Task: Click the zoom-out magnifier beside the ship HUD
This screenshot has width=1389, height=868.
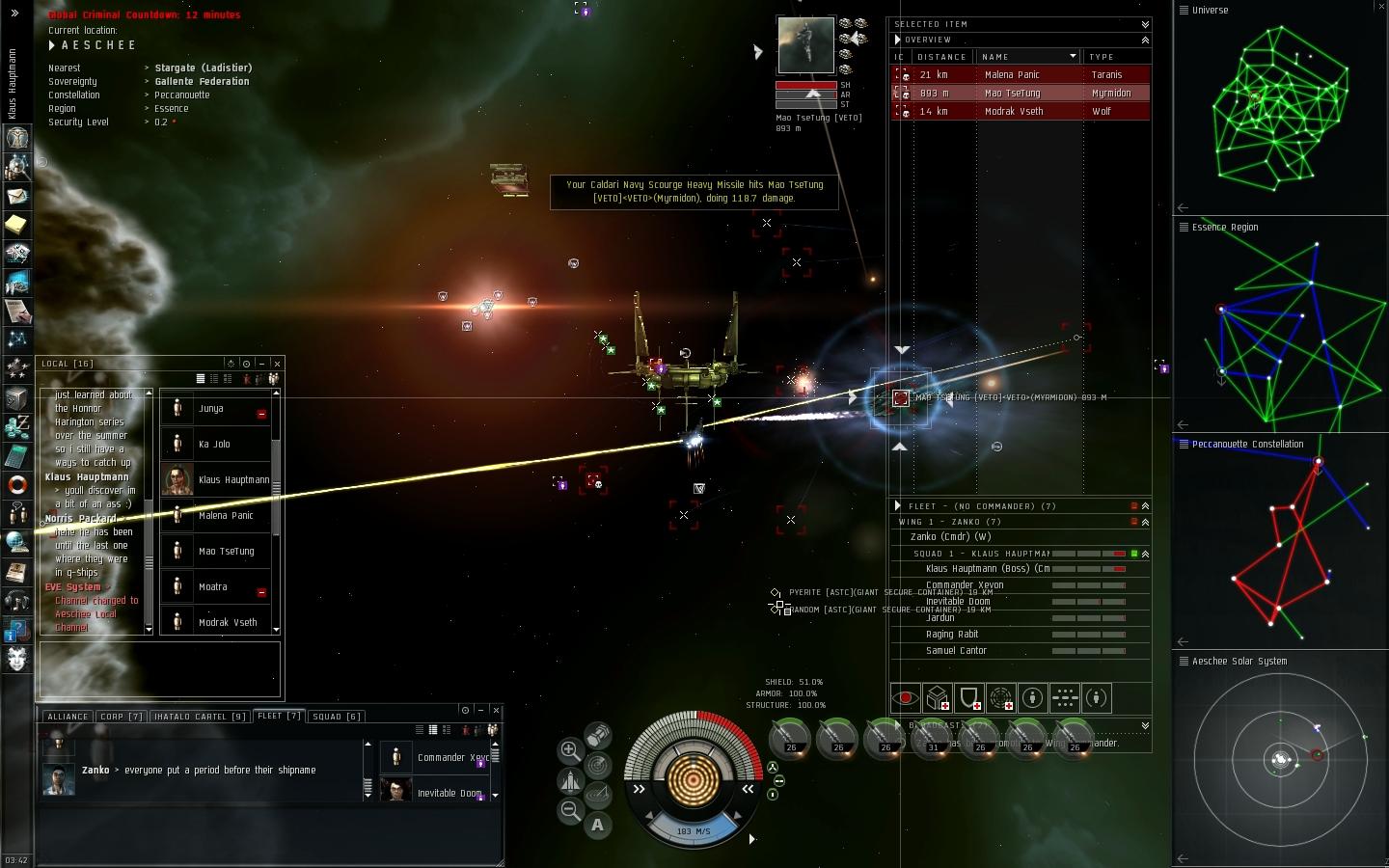Action: click(570, 811)
